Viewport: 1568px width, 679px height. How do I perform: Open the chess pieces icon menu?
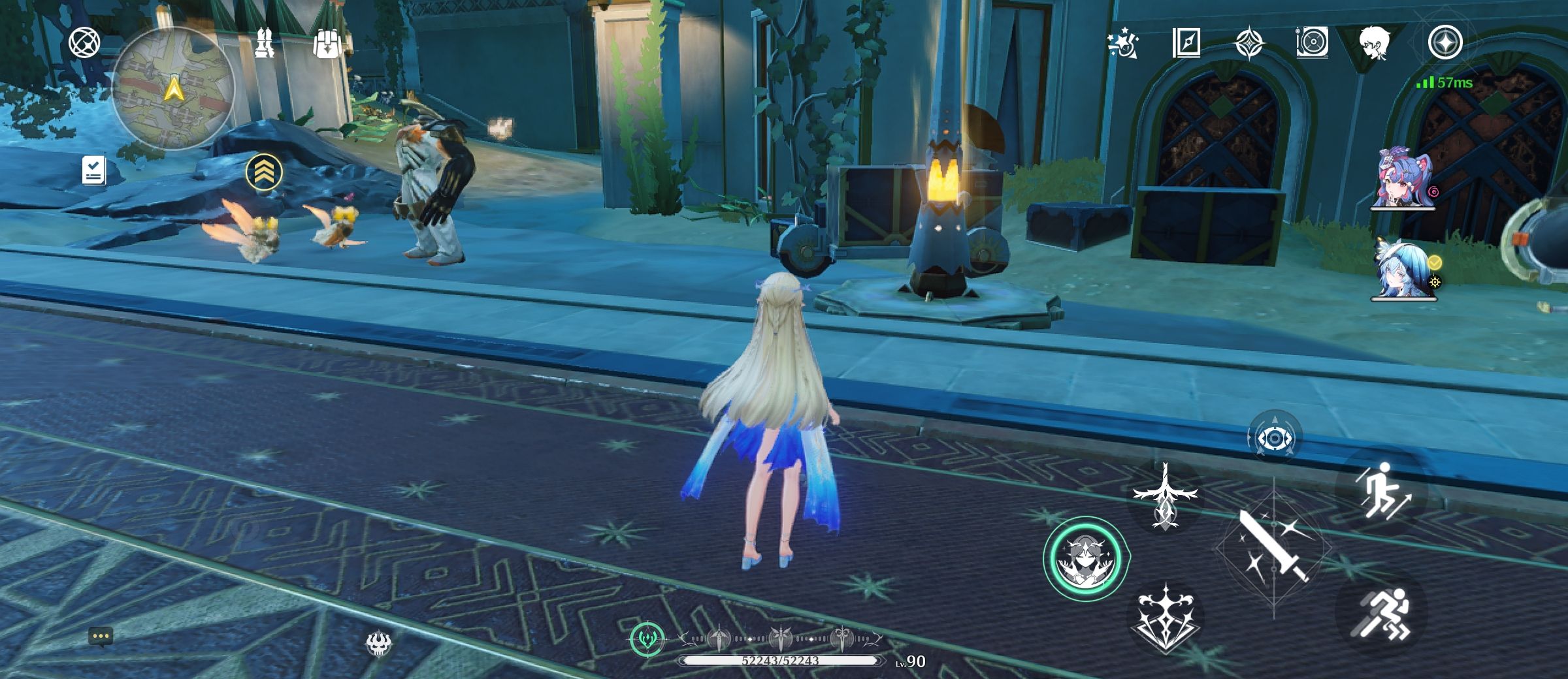265,43
